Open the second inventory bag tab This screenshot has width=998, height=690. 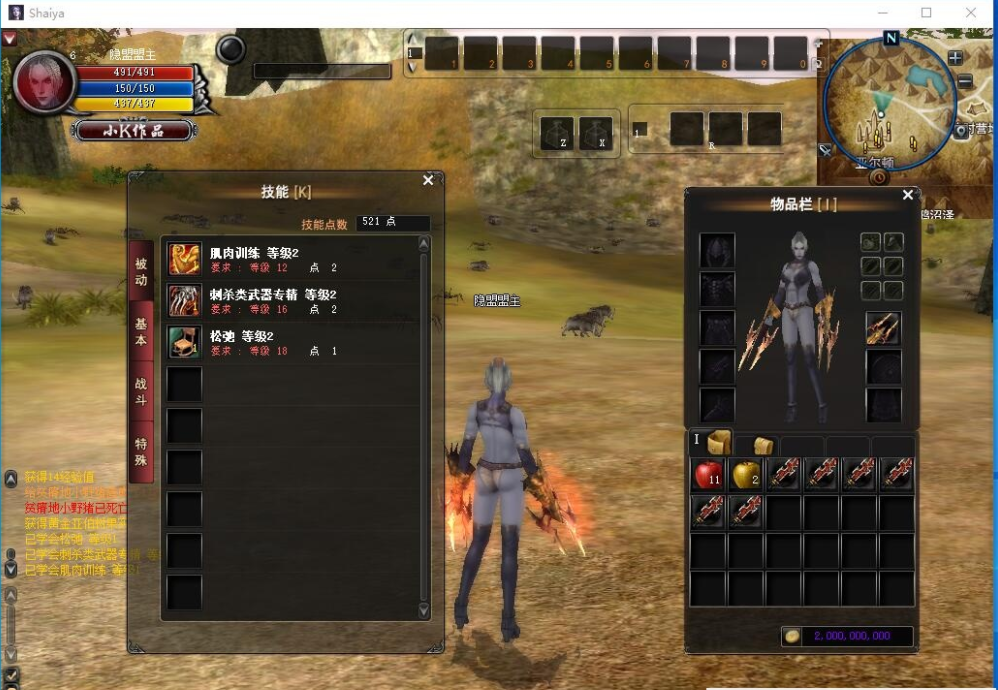[763, 446]
